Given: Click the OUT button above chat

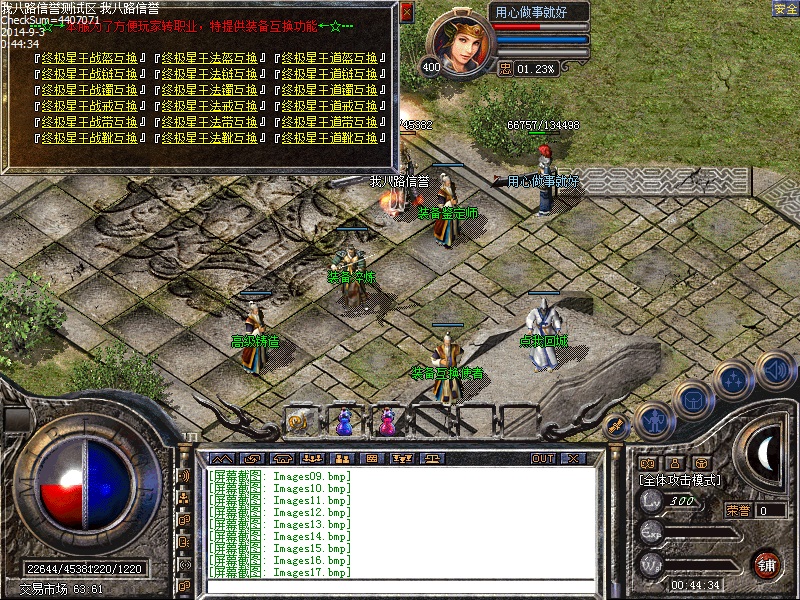Looking at the screenshot, I should point(543,459).
